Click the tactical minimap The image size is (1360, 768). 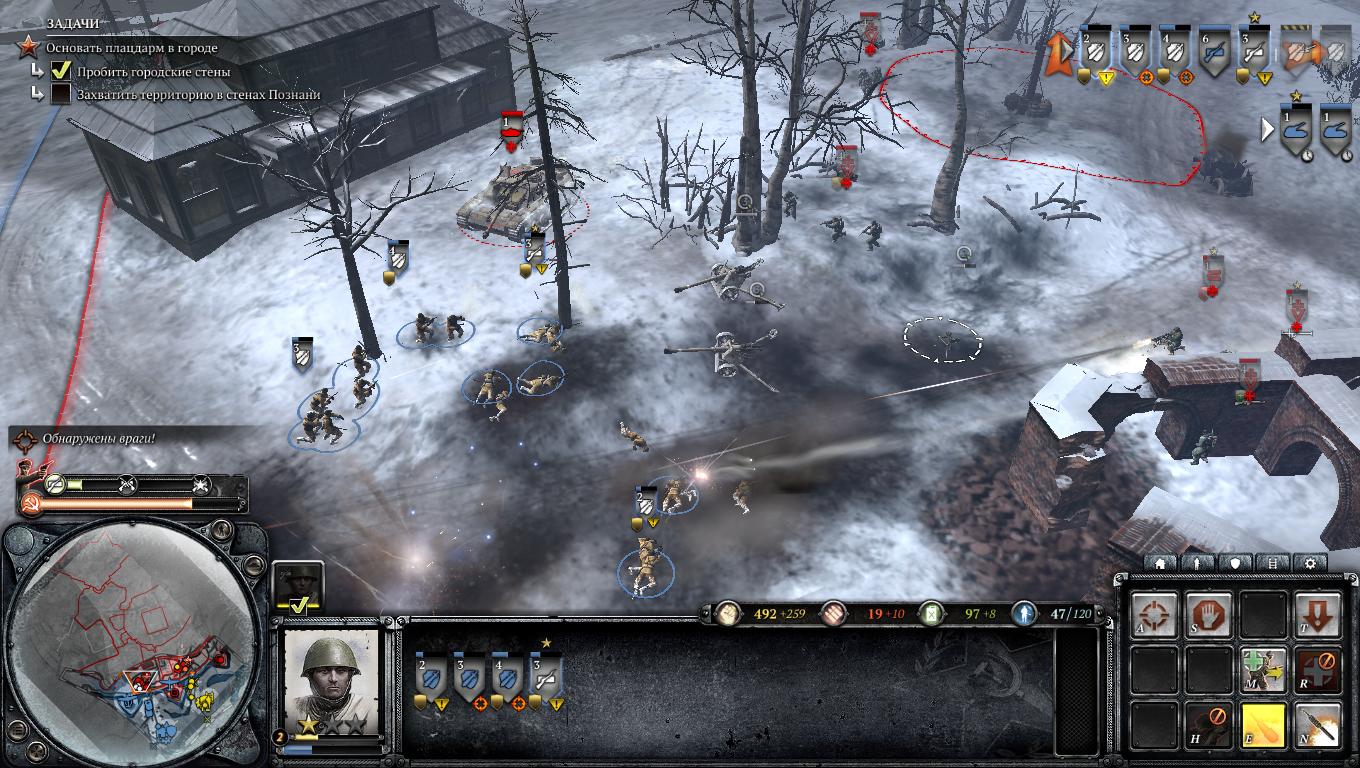click(135, 640)
